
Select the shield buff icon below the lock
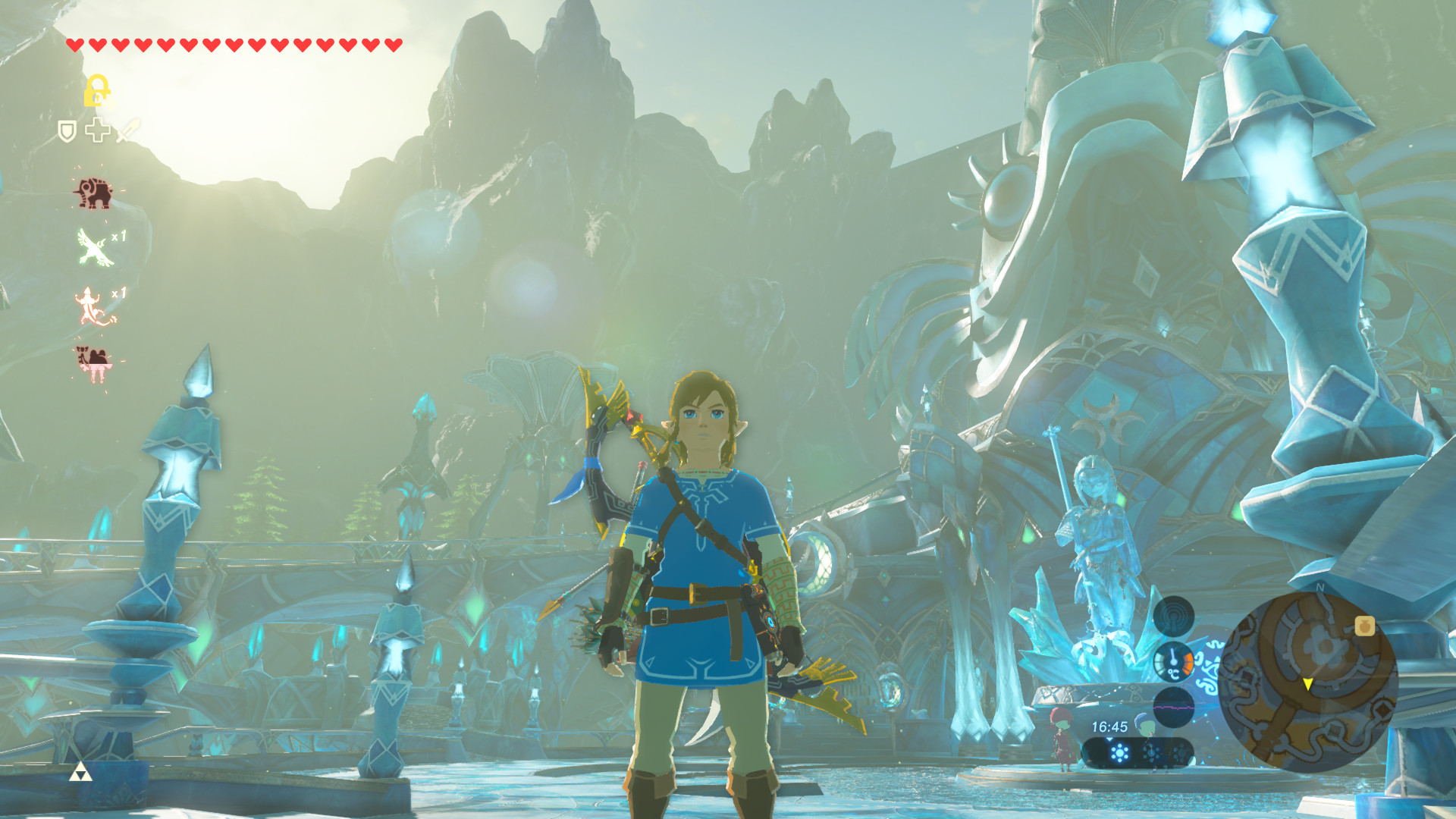pyautogui.click(x=67, y=131)
